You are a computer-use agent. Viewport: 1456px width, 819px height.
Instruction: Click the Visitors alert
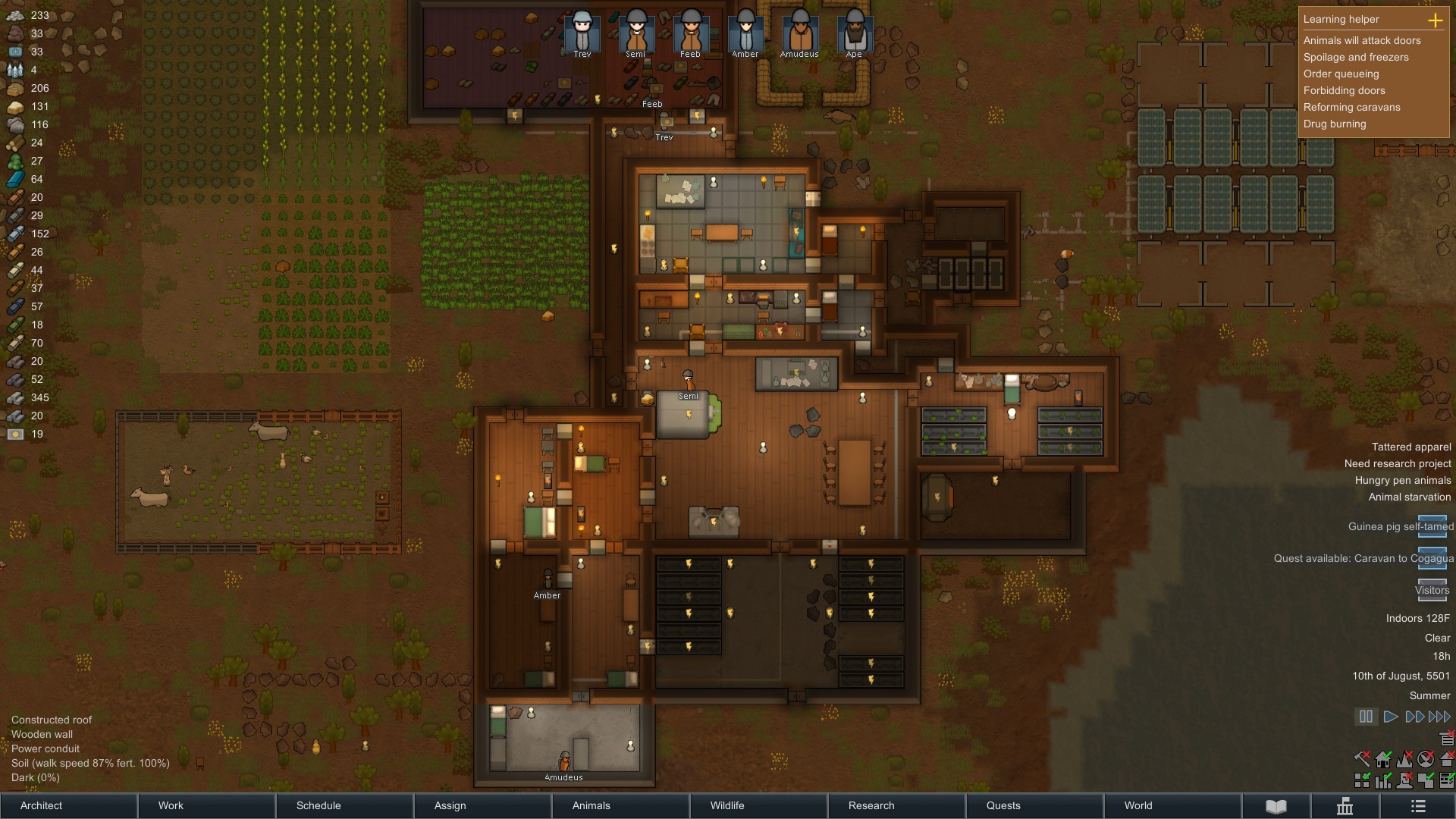(1432, 590)
